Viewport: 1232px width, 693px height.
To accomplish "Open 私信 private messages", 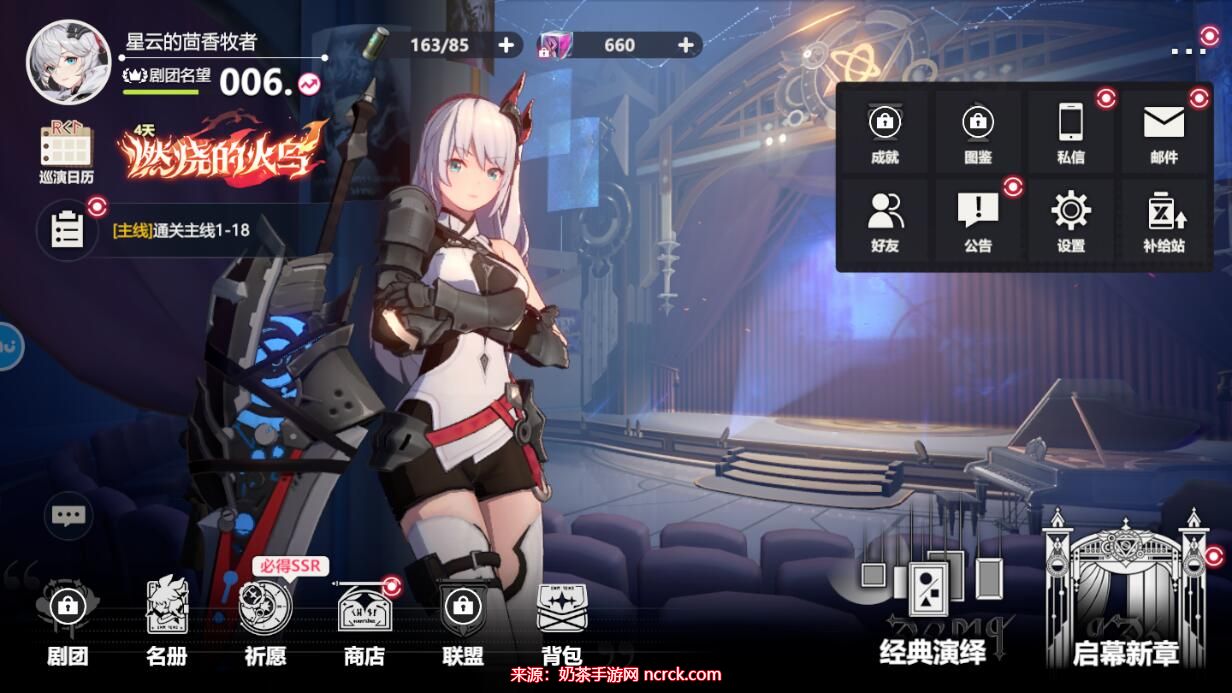I will click(x=1070, y=133).
